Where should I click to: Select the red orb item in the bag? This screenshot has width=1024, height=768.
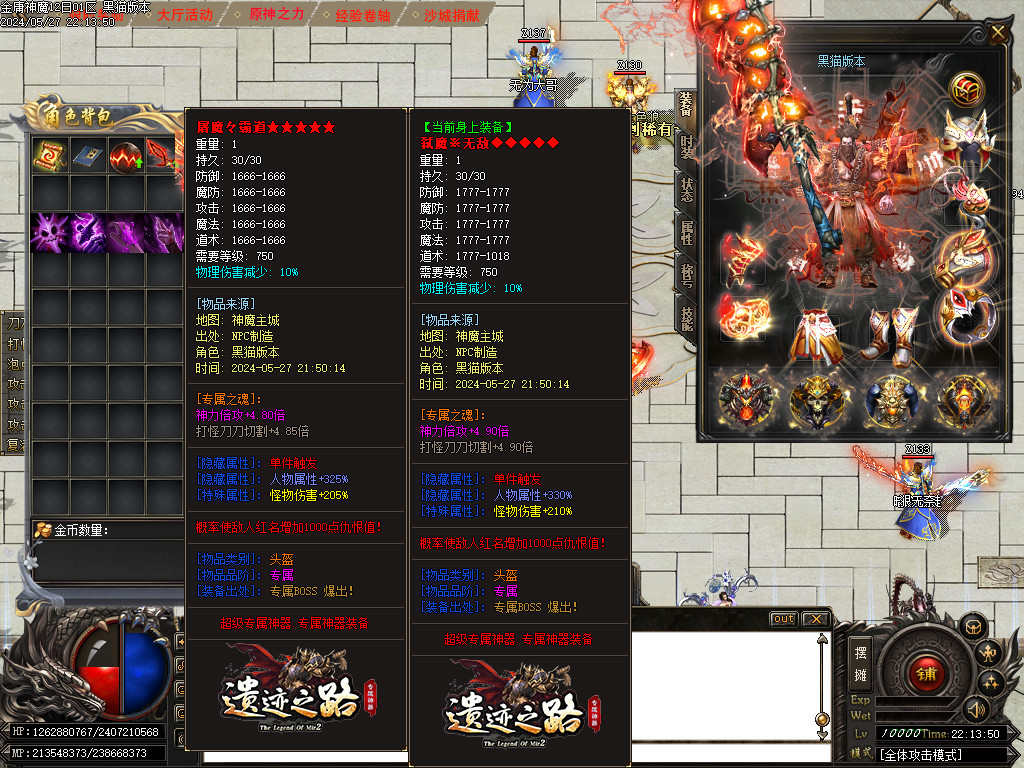(x=127, y=156)
